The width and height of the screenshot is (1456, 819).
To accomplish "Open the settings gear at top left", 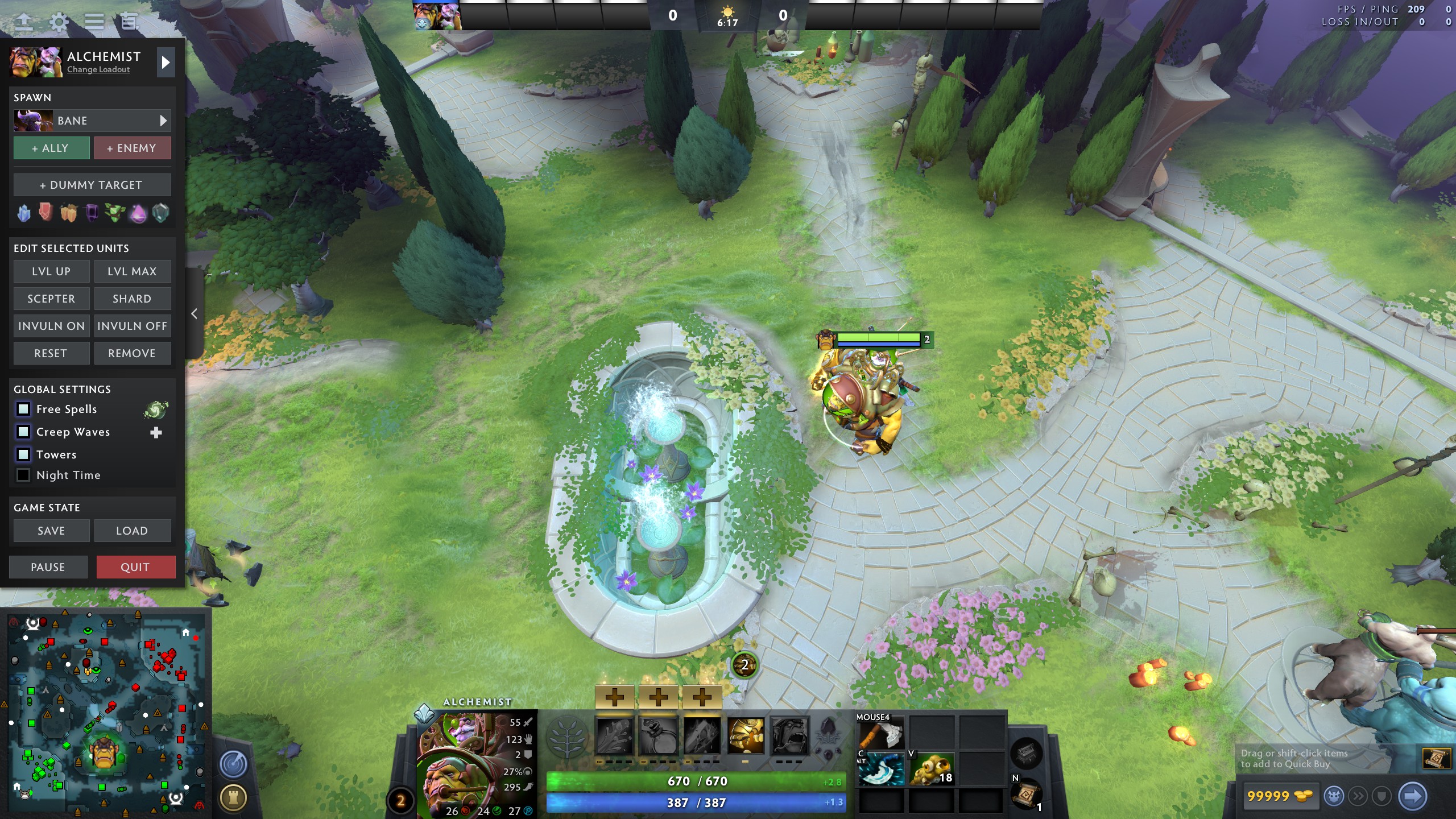I will [59, 21].
